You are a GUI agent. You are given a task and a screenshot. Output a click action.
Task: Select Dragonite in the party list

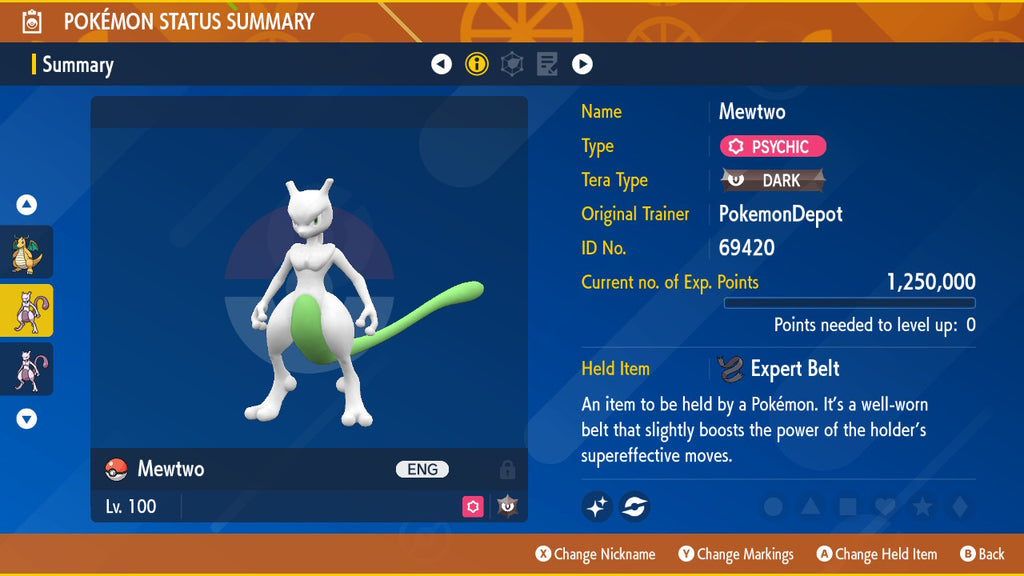(26, 252)
